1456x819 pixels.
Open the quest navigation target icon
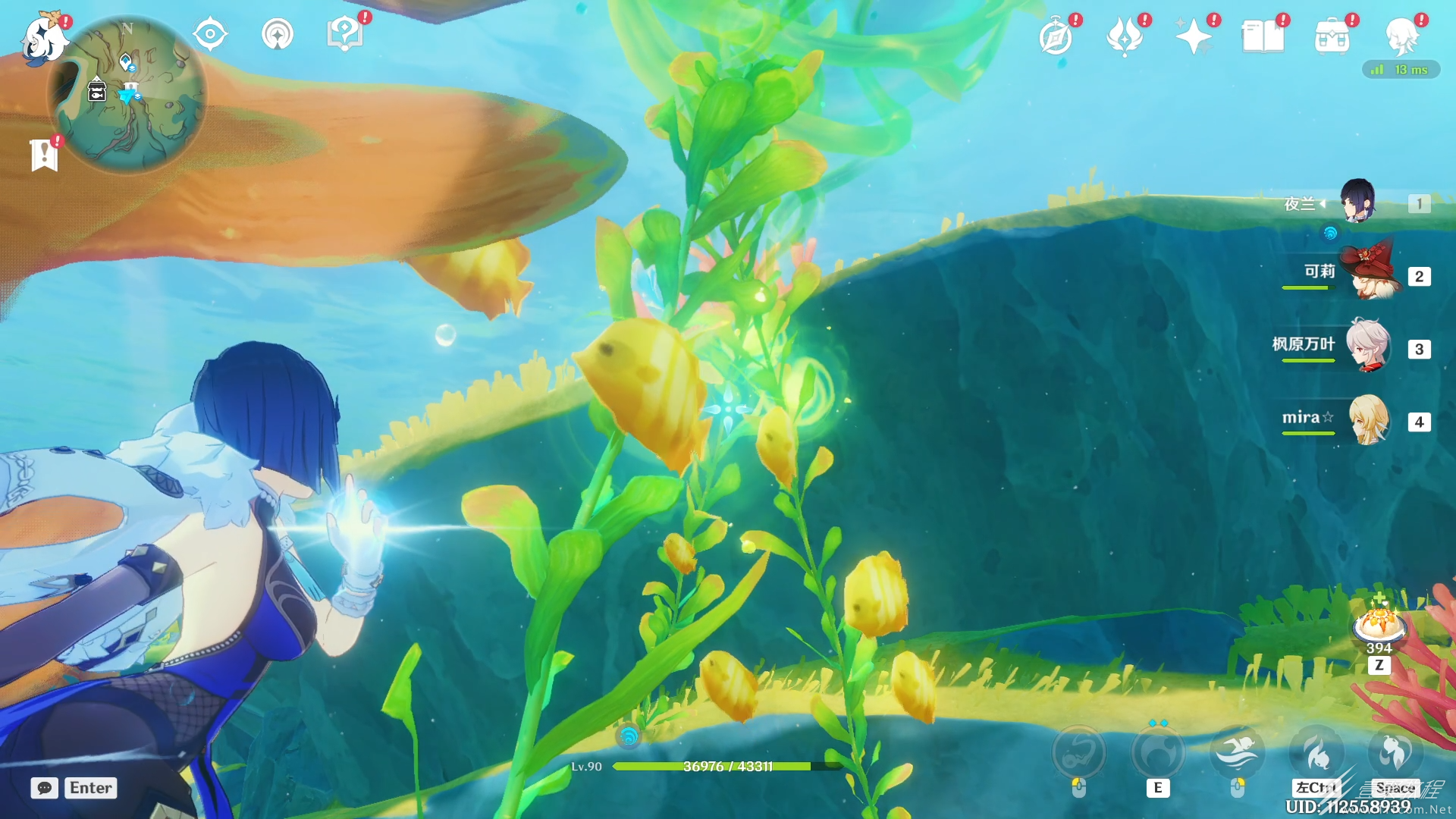click(210, 34)
